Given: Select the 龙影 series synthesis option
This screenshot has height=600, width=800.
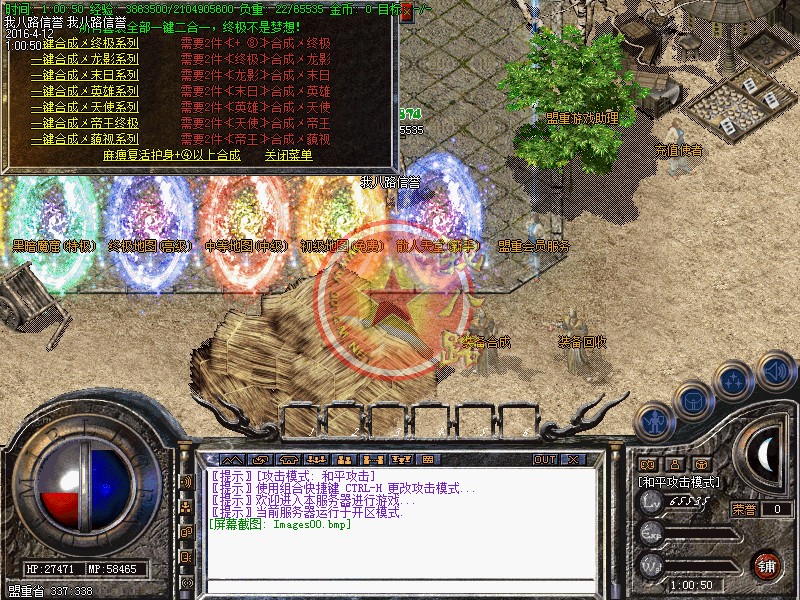Looking at the screenshot, I should tap(84, 59).
